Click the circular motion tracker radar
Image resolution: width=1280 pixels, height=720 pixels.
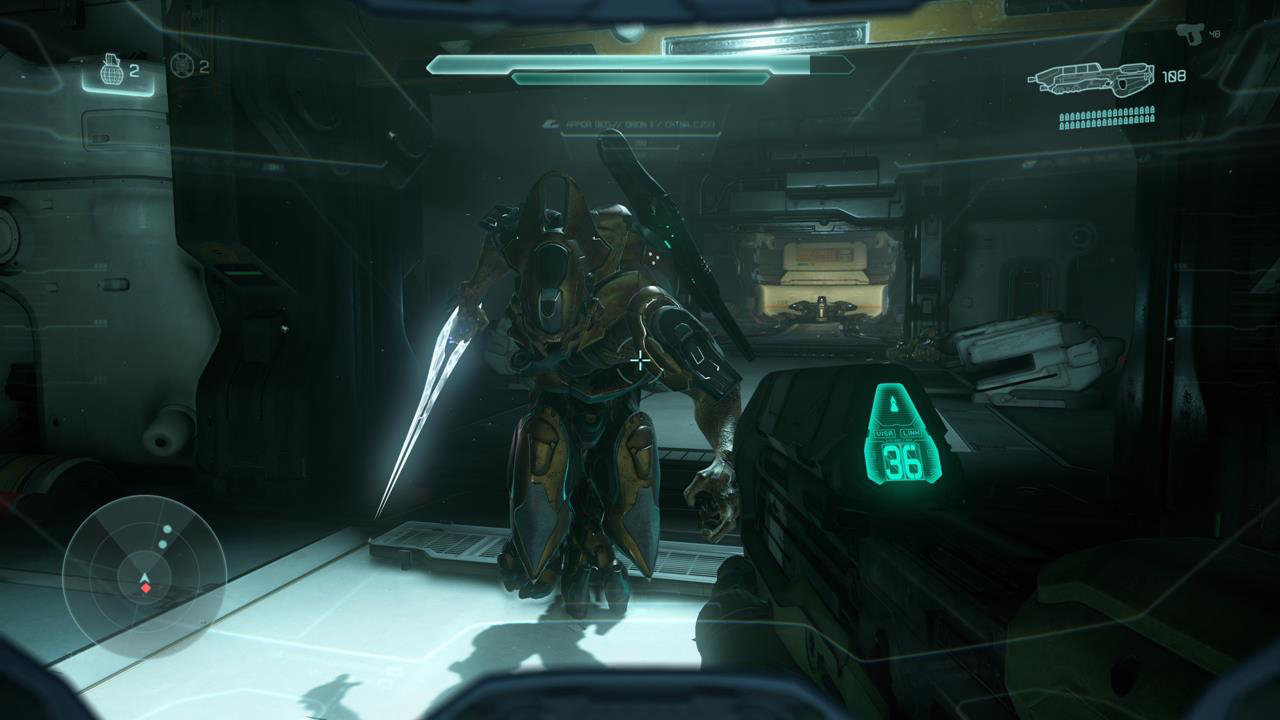(x=145, y=577)
